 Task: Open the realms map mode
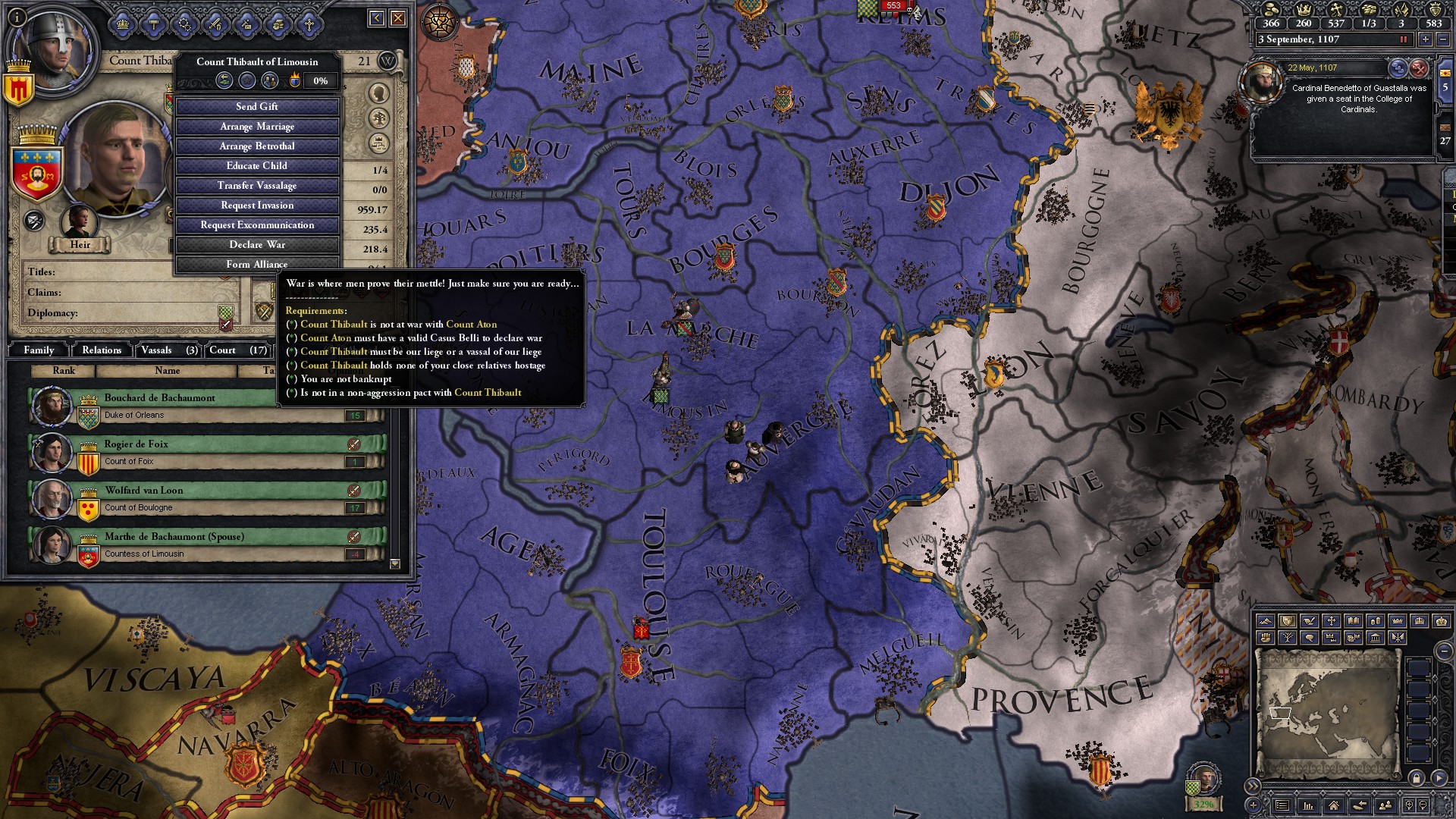[x=1287, y=622]
